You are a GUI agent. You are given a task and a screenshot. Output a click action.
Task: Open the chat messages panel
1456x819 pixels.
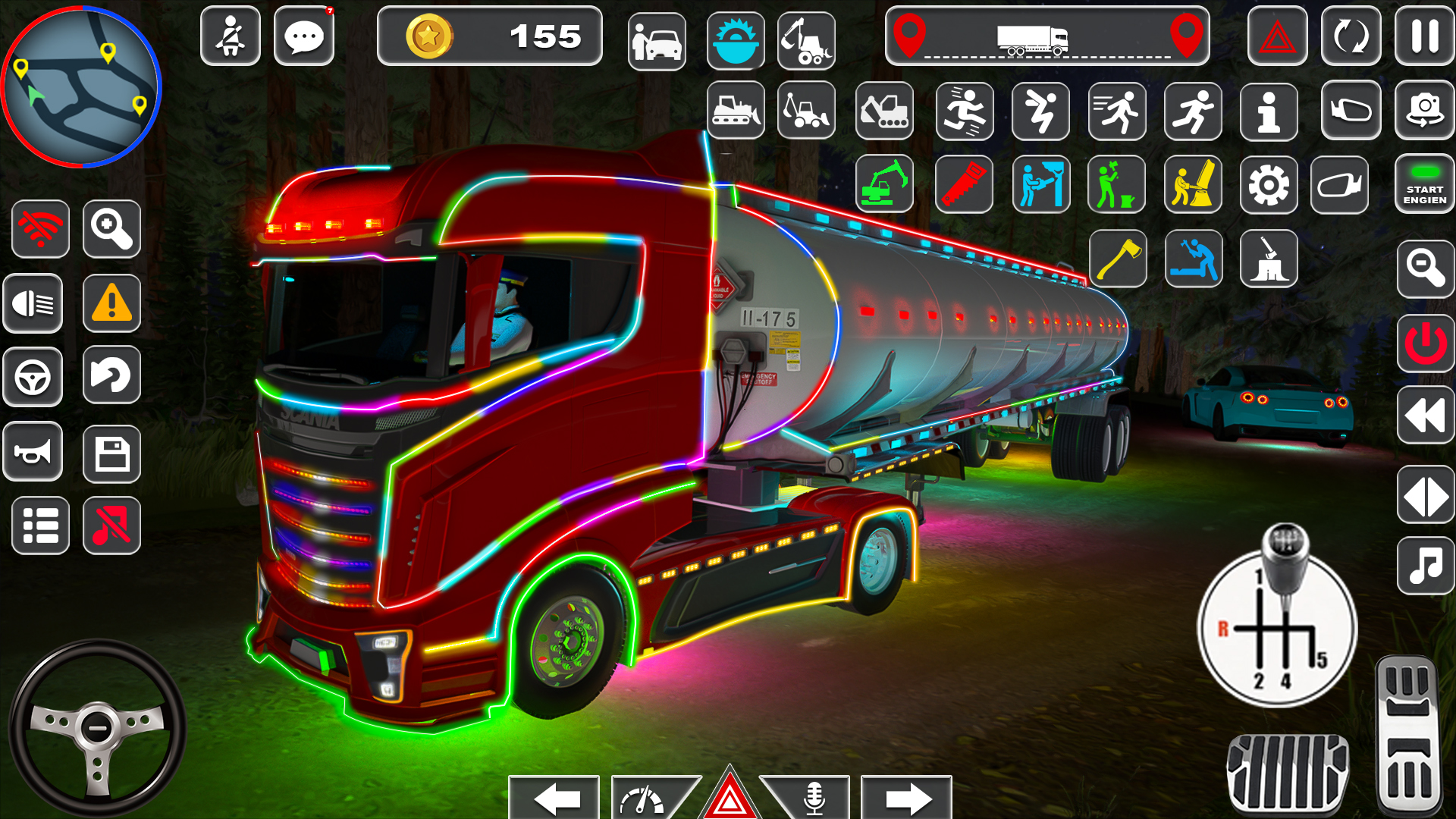(303, 34)
